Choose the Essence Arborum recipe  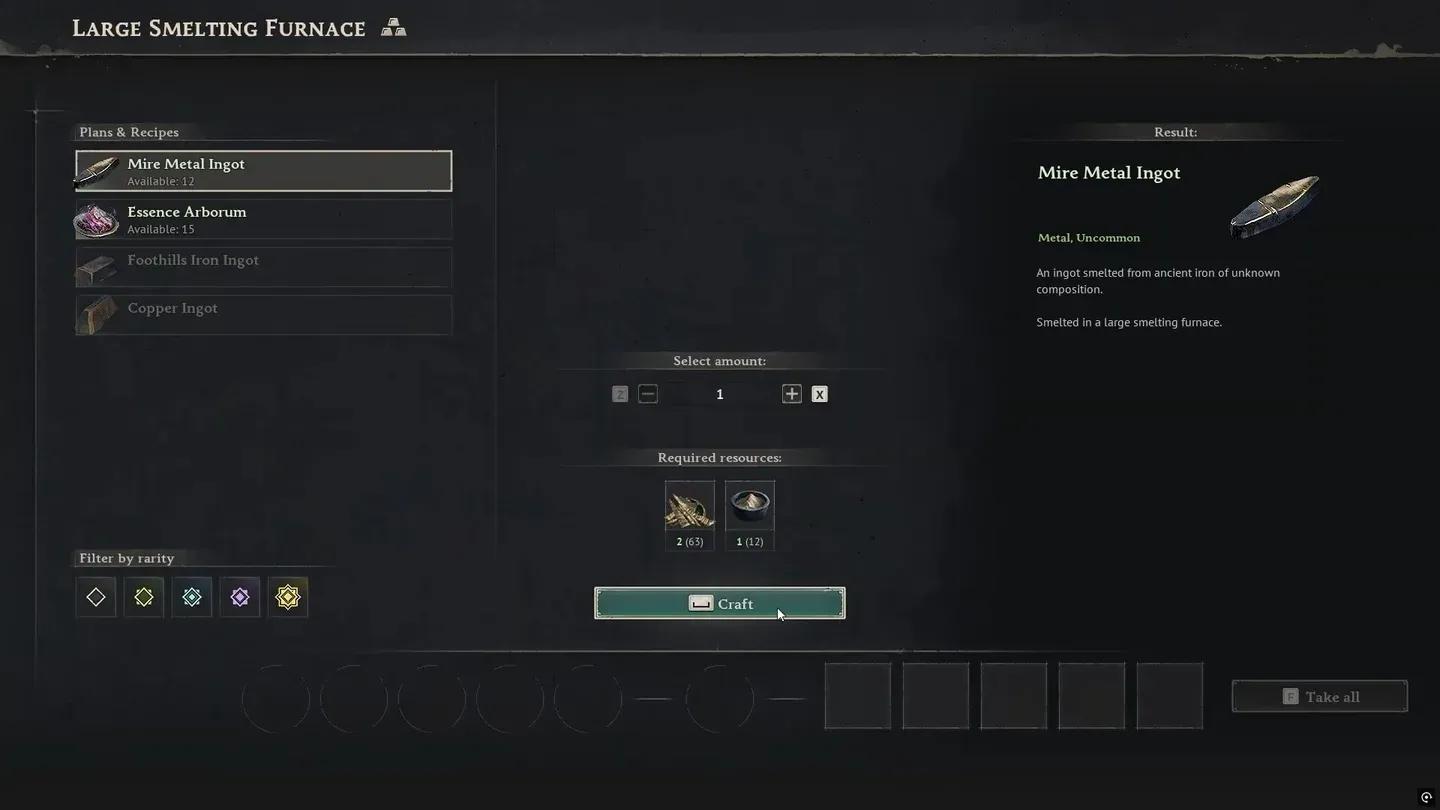263,219
